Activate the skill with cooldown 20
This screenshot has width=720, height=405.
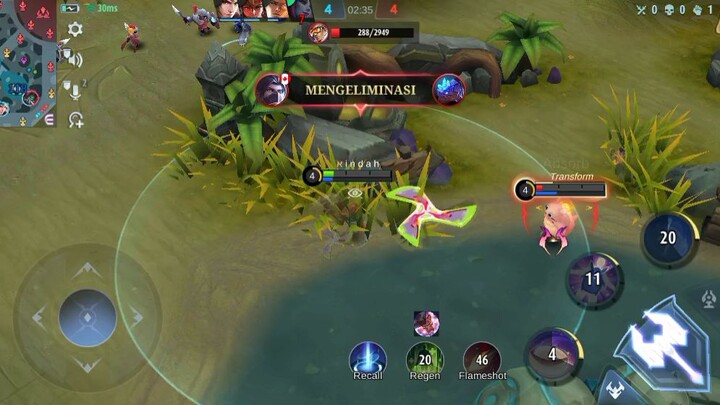click(667, 238)
